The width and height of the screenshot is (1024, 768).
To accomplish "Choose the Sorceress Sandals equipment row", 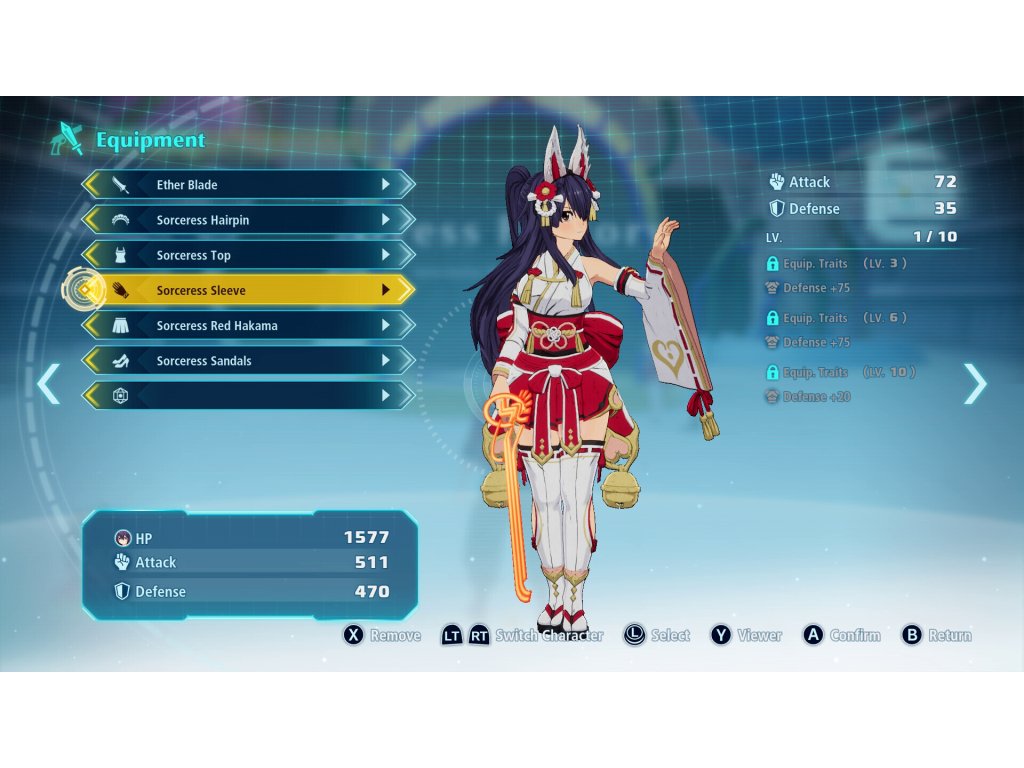I will 248,361.
